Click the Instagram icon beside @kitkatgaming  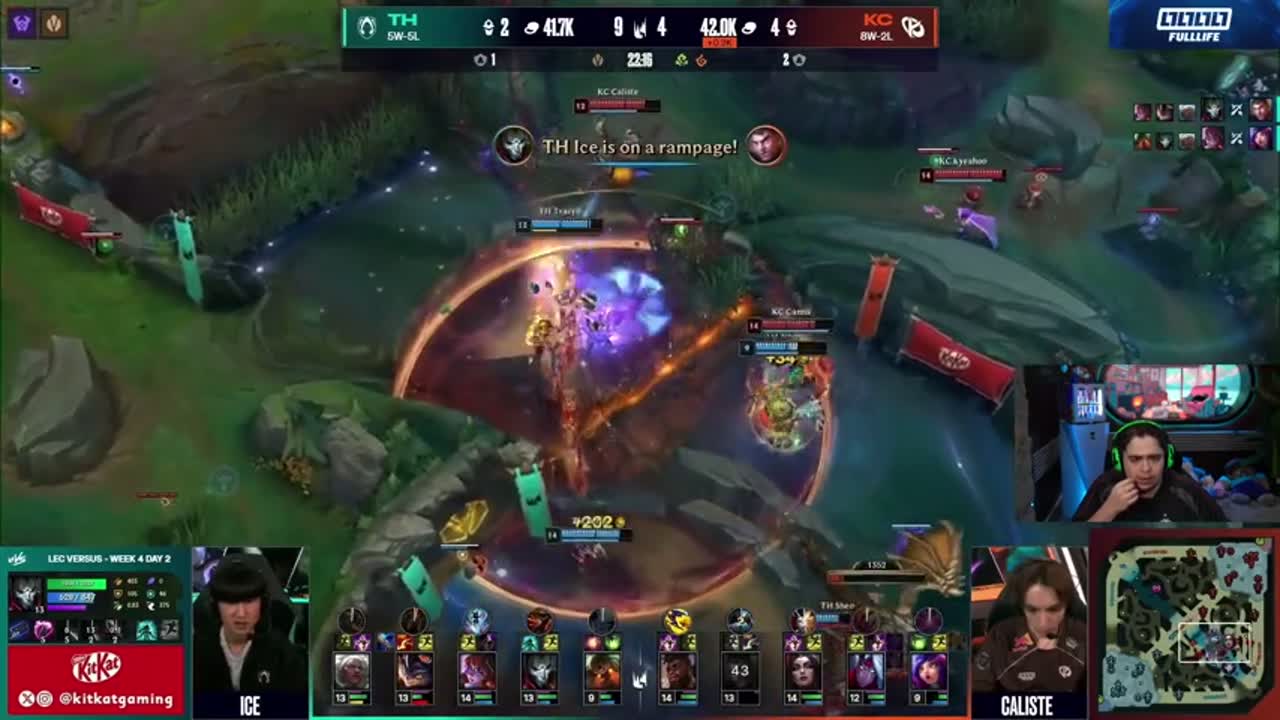[x=44, y=699]
